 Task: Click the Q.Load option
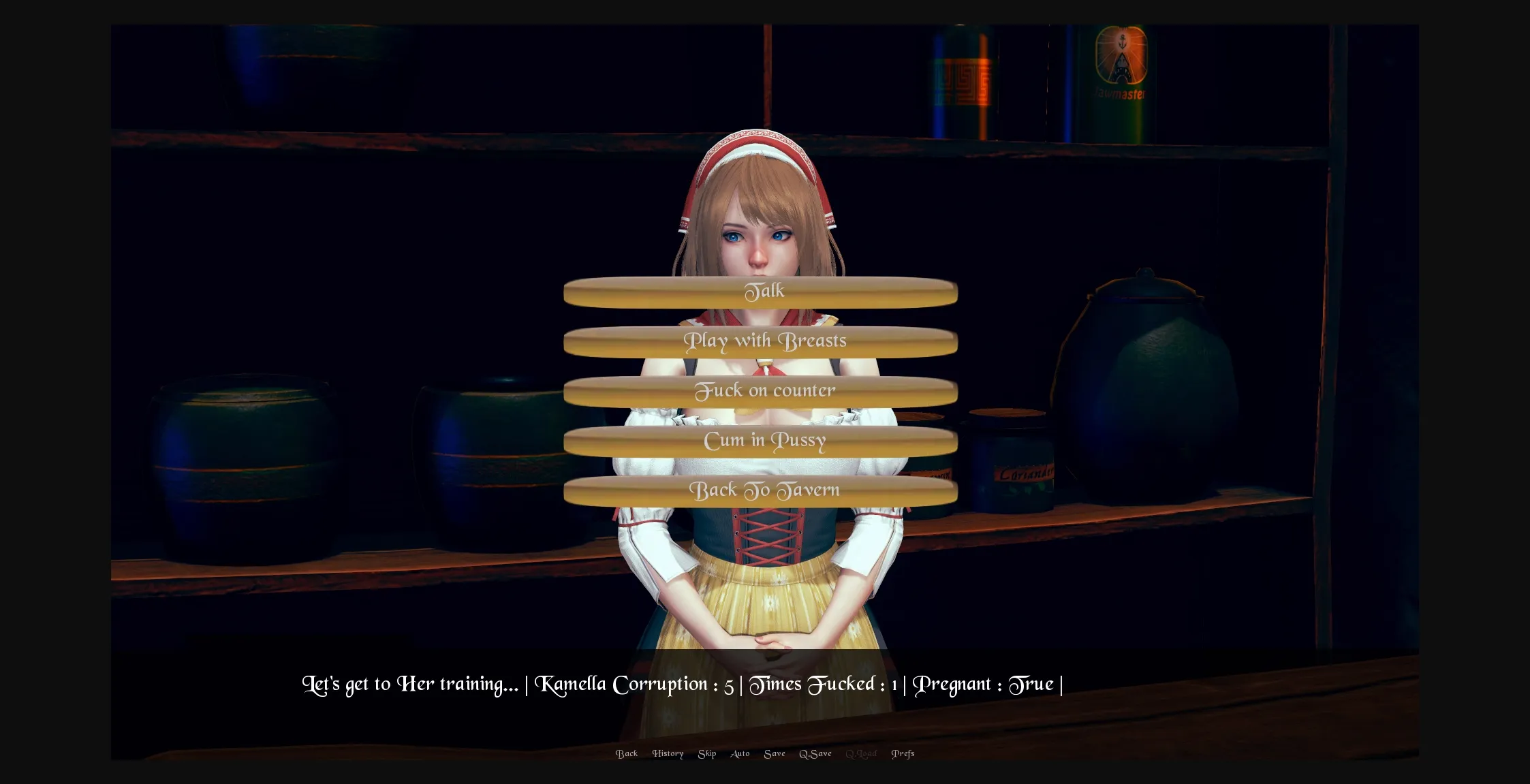(861, 753)
